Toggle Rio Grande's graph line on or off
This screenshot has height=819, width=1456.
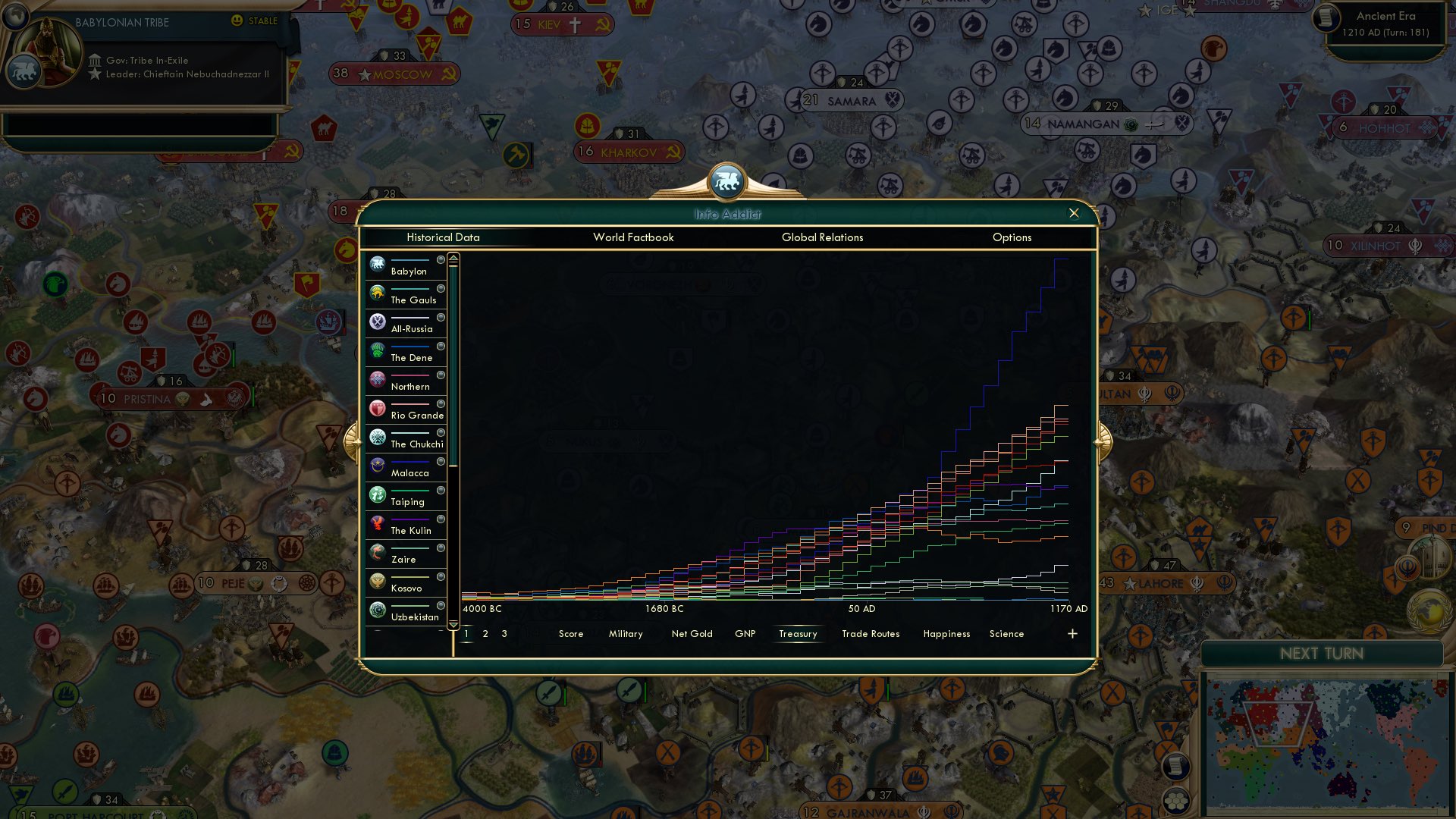tap(442, 405)
